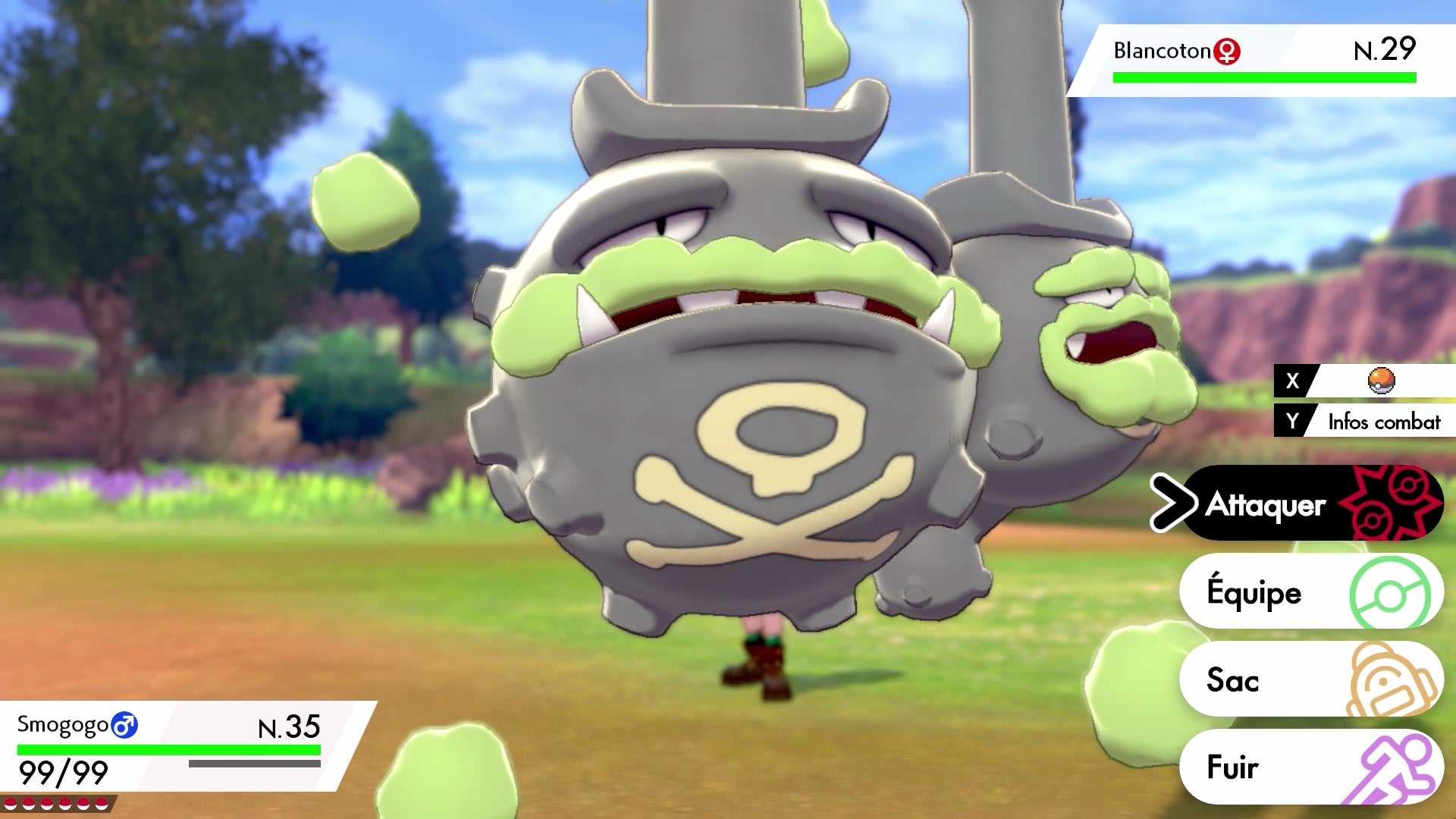Click Blancoton's female gender symbol
Image resolution: width=1456 pixels, height=819 pixels.
(1227, 51)
